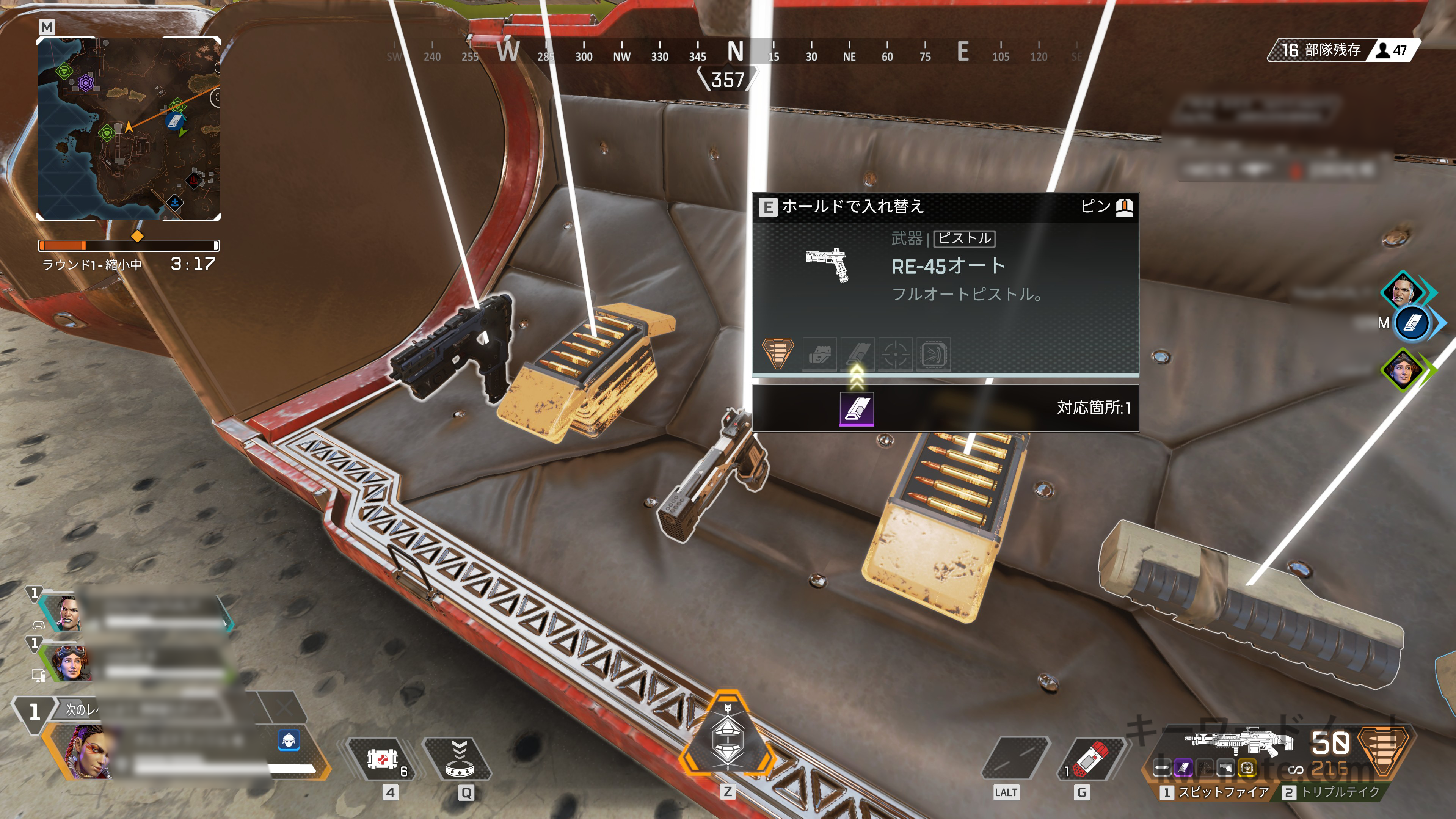Viewport: 1456px width, 819px height.
Task: Open the minimap in the corner
Action: [x=129, y=128]
